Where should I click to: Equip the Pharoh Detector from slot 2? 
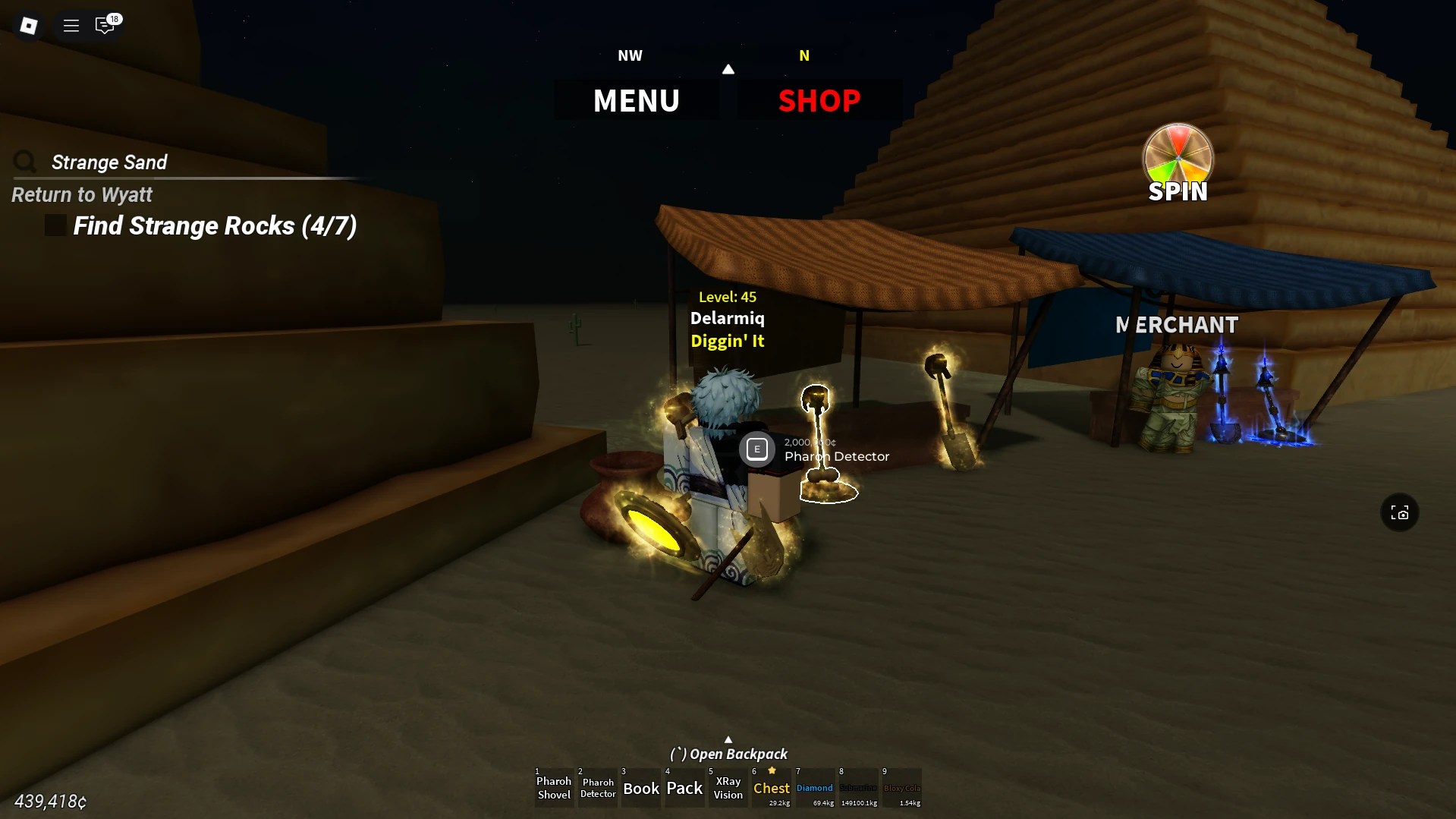click(597, 789)
